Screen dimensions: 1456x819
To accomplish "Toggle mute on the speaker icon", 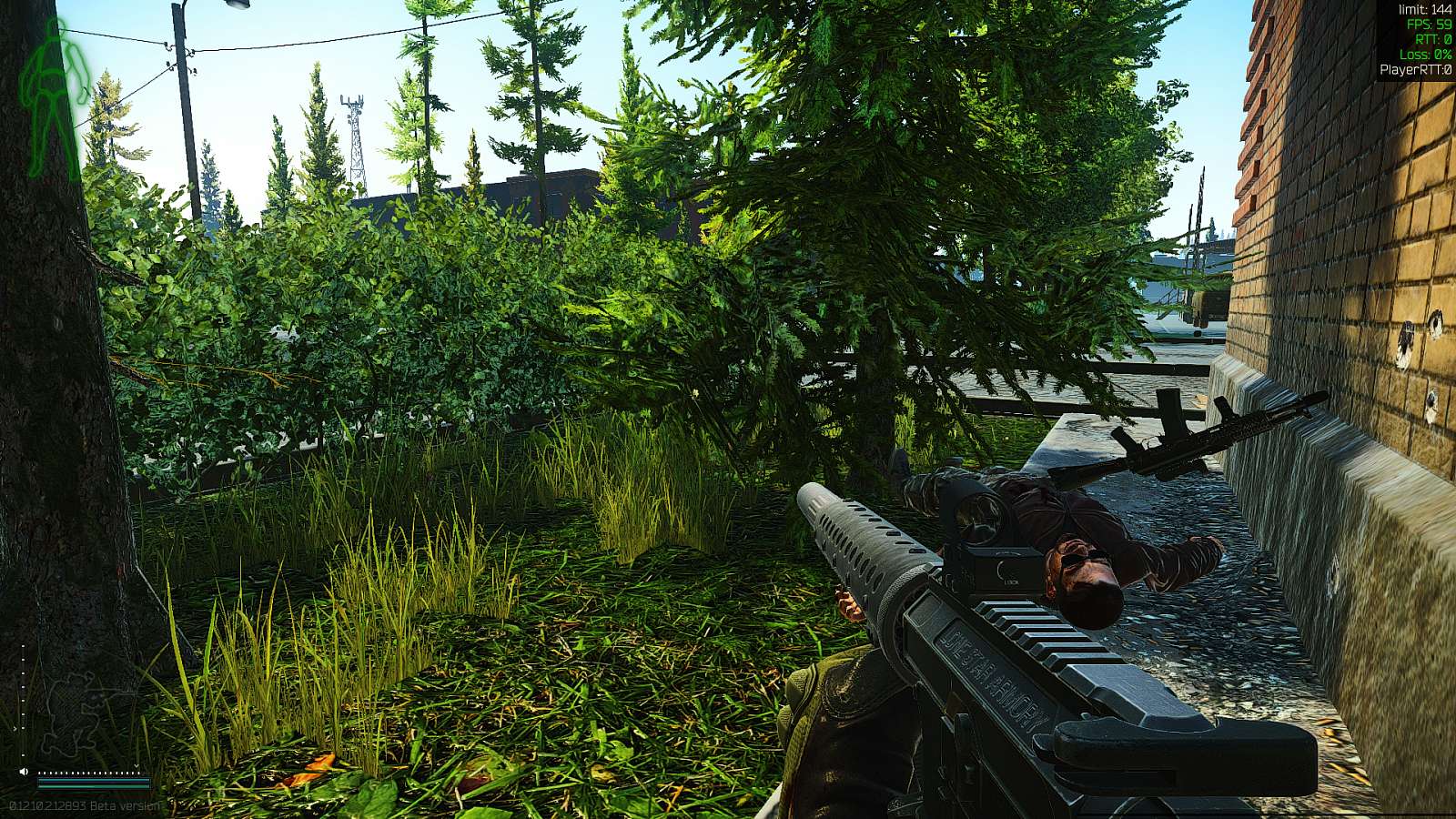I will pyautogui.click(x=24, y=772).
